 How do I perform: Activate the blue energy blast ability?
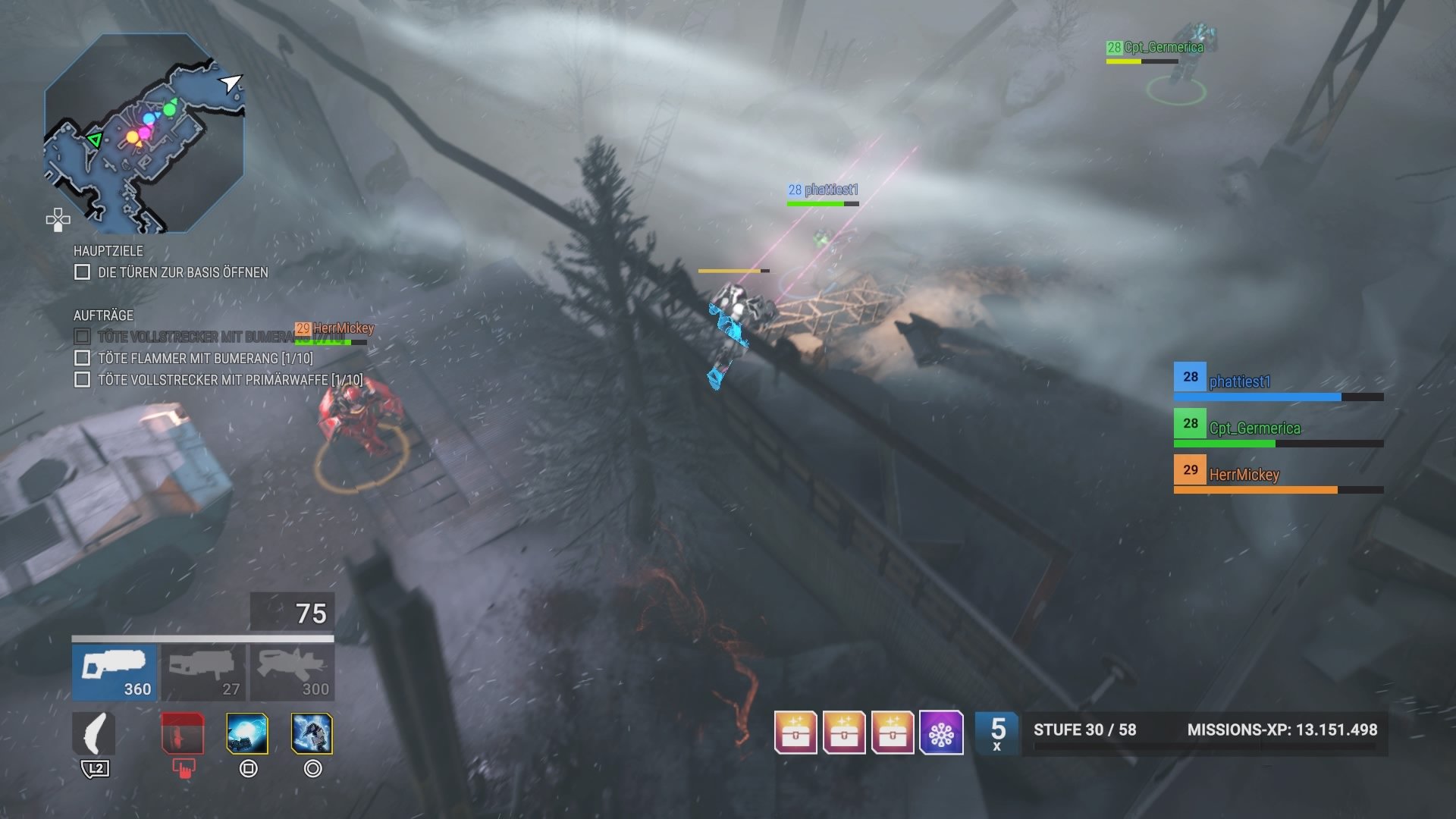(x=247, y=733)
